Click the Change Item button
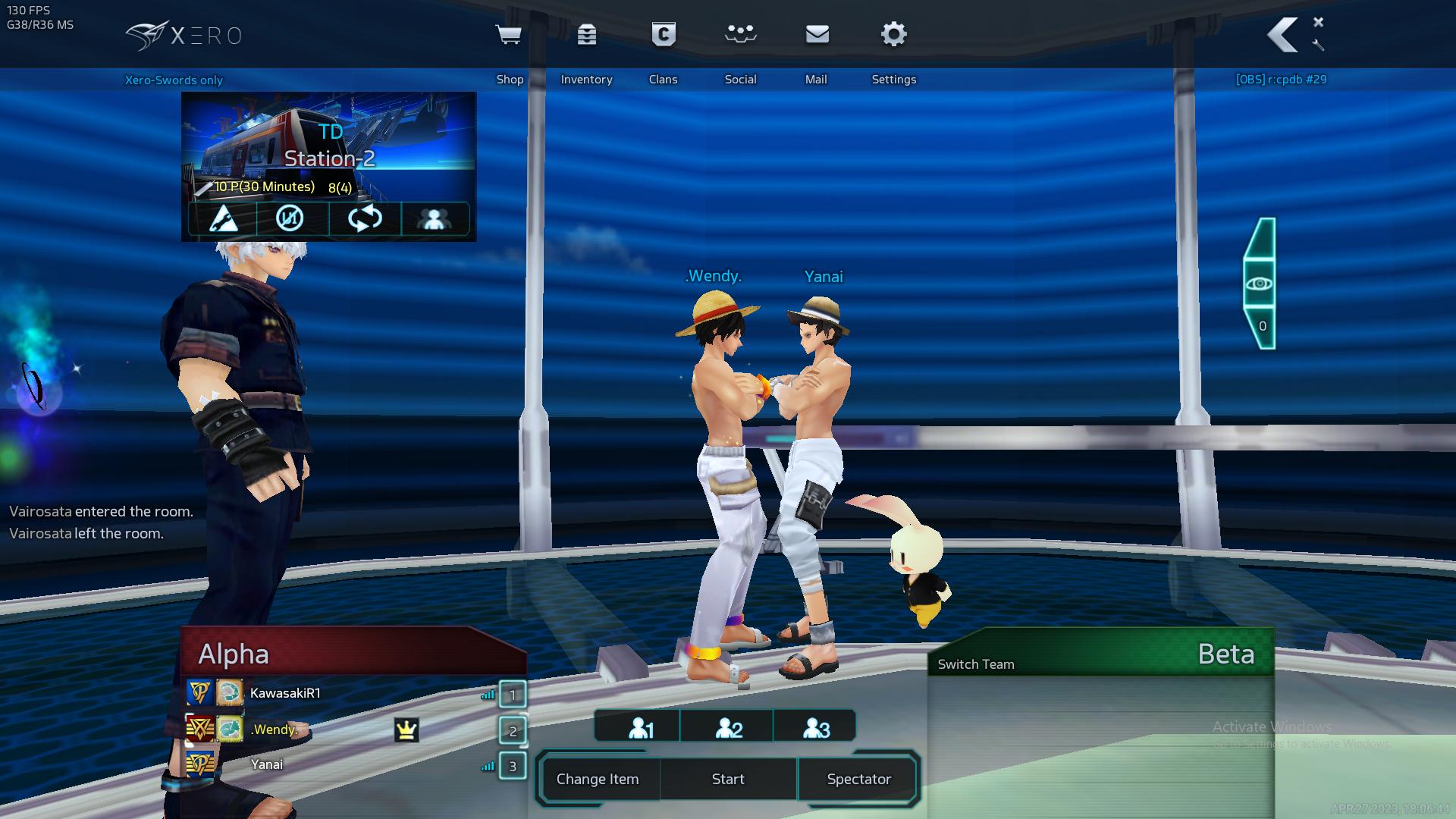Image resolution: width=1456 pixels, height=819 pixels. pyautogui.click(x=598, y=779)
